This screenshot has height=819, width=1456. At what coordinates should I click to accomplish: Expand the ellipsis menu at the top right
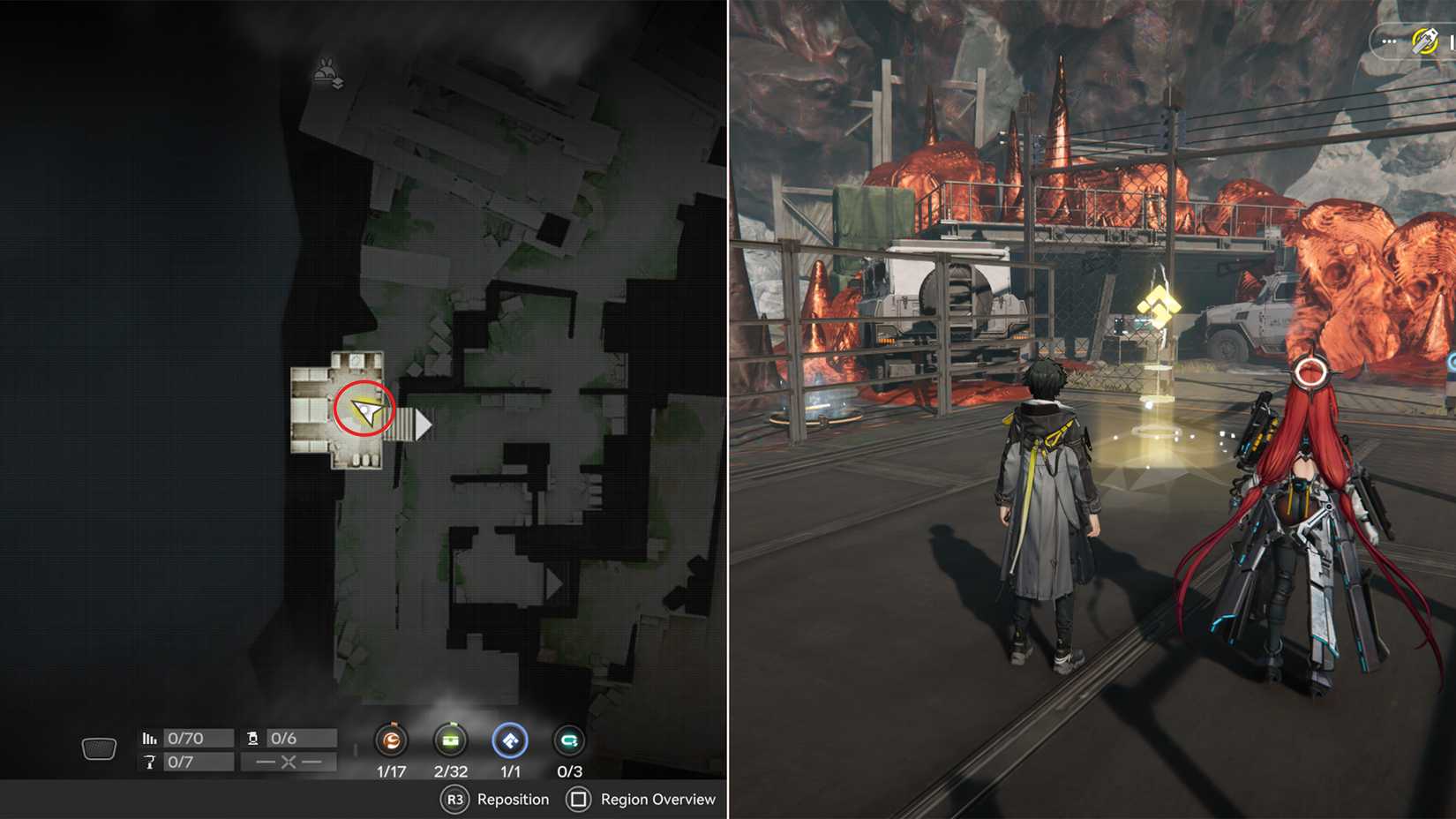(x=1389, y=41)
